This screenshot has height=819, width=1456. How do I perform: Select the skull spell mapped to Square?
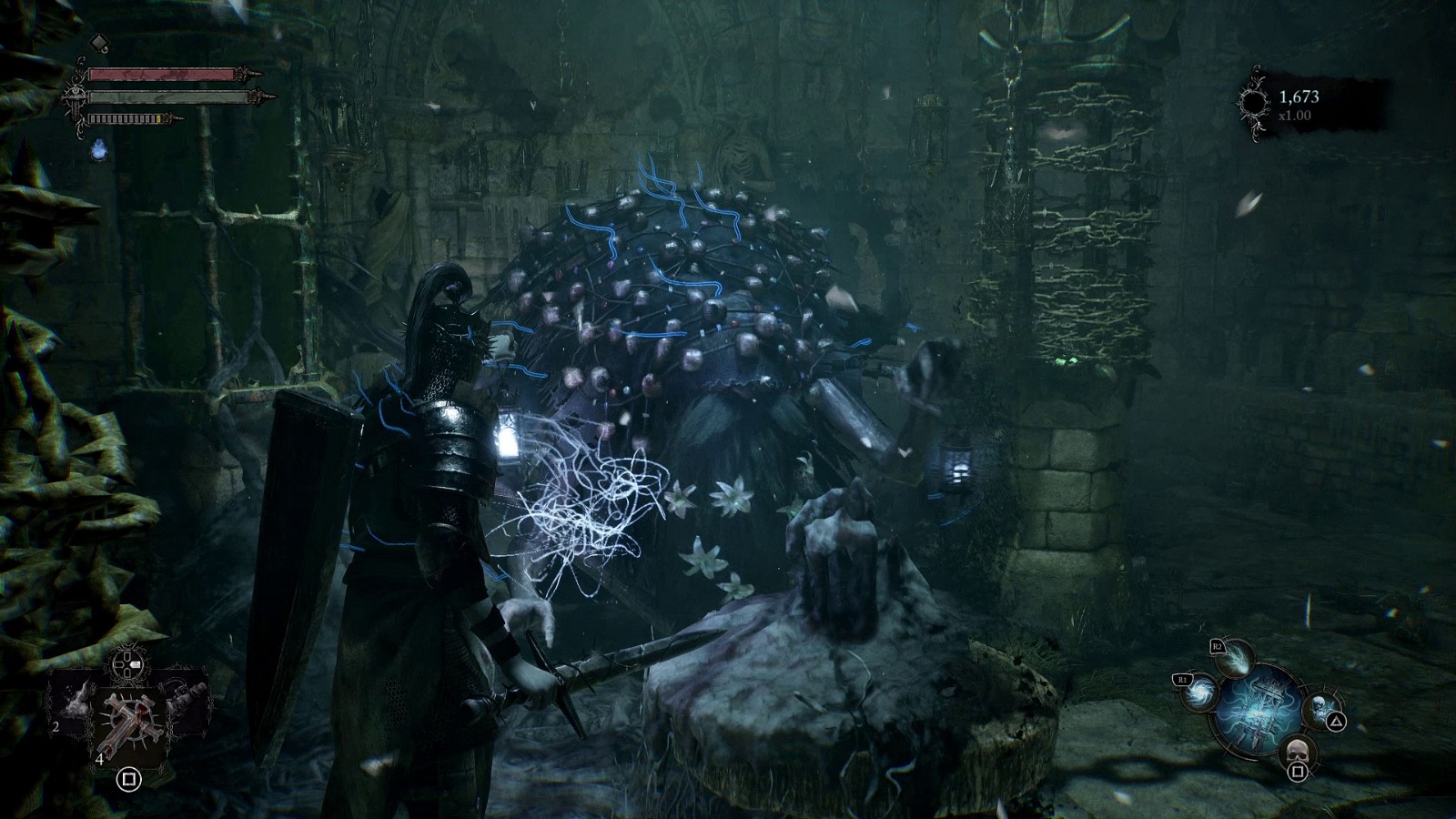pyautogui.click(x=1296, y=751)
